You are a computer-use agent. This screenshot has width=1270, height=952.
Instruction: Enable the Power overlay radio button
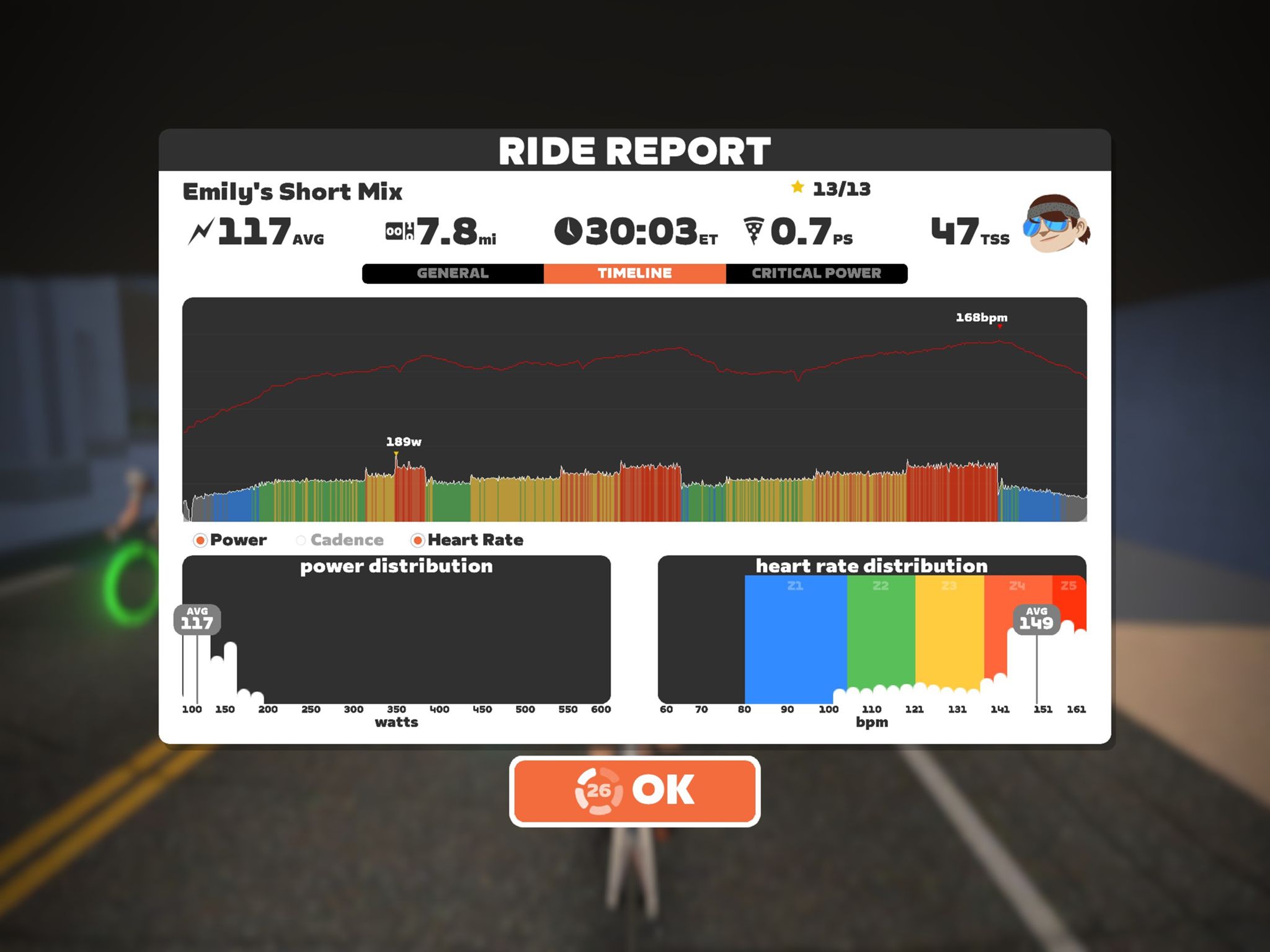[200, 540]
